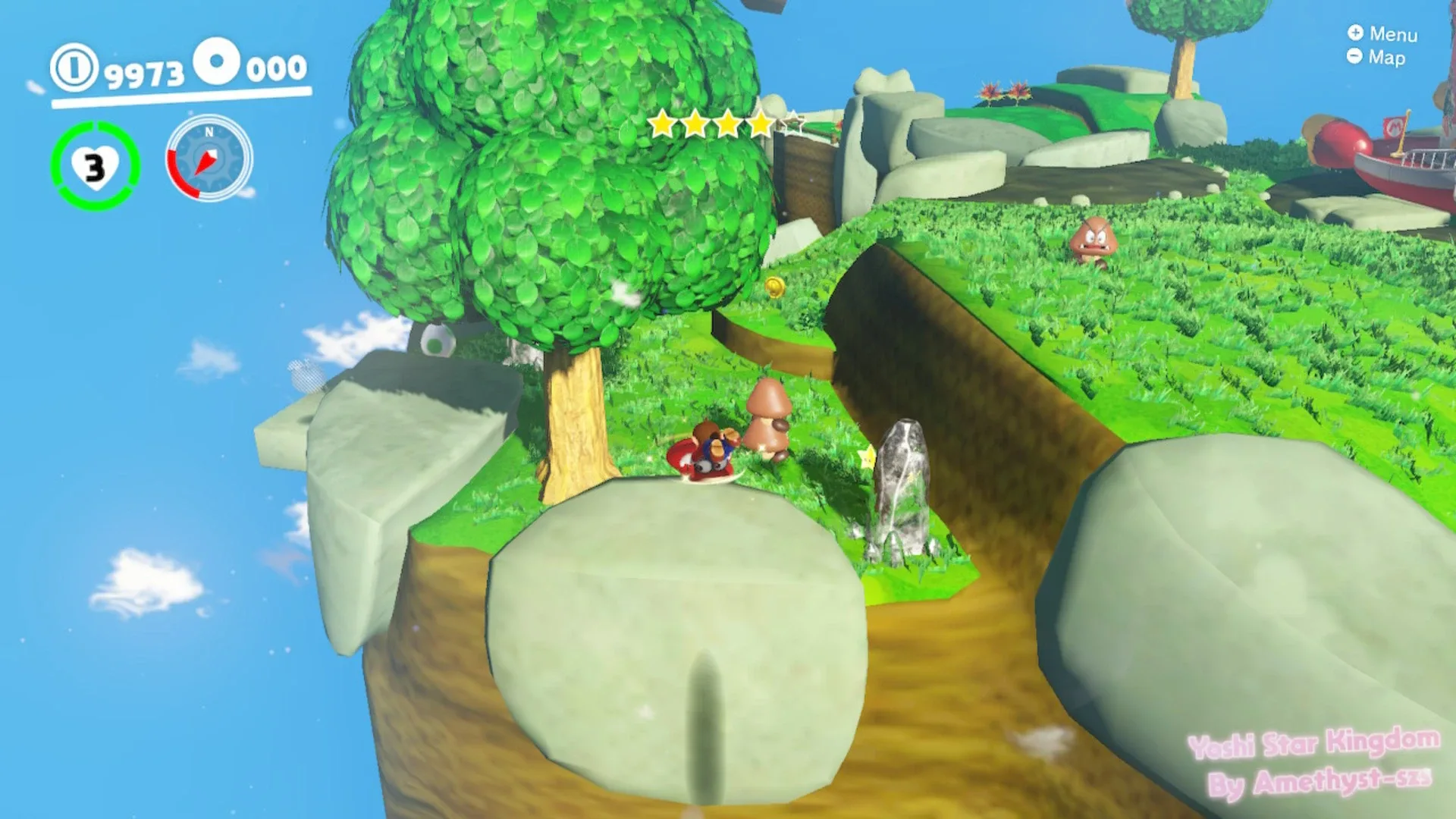Click the plus icon next to Menu
The width and height of the screenshot is (1456, 819).
tap(1354, 35)
